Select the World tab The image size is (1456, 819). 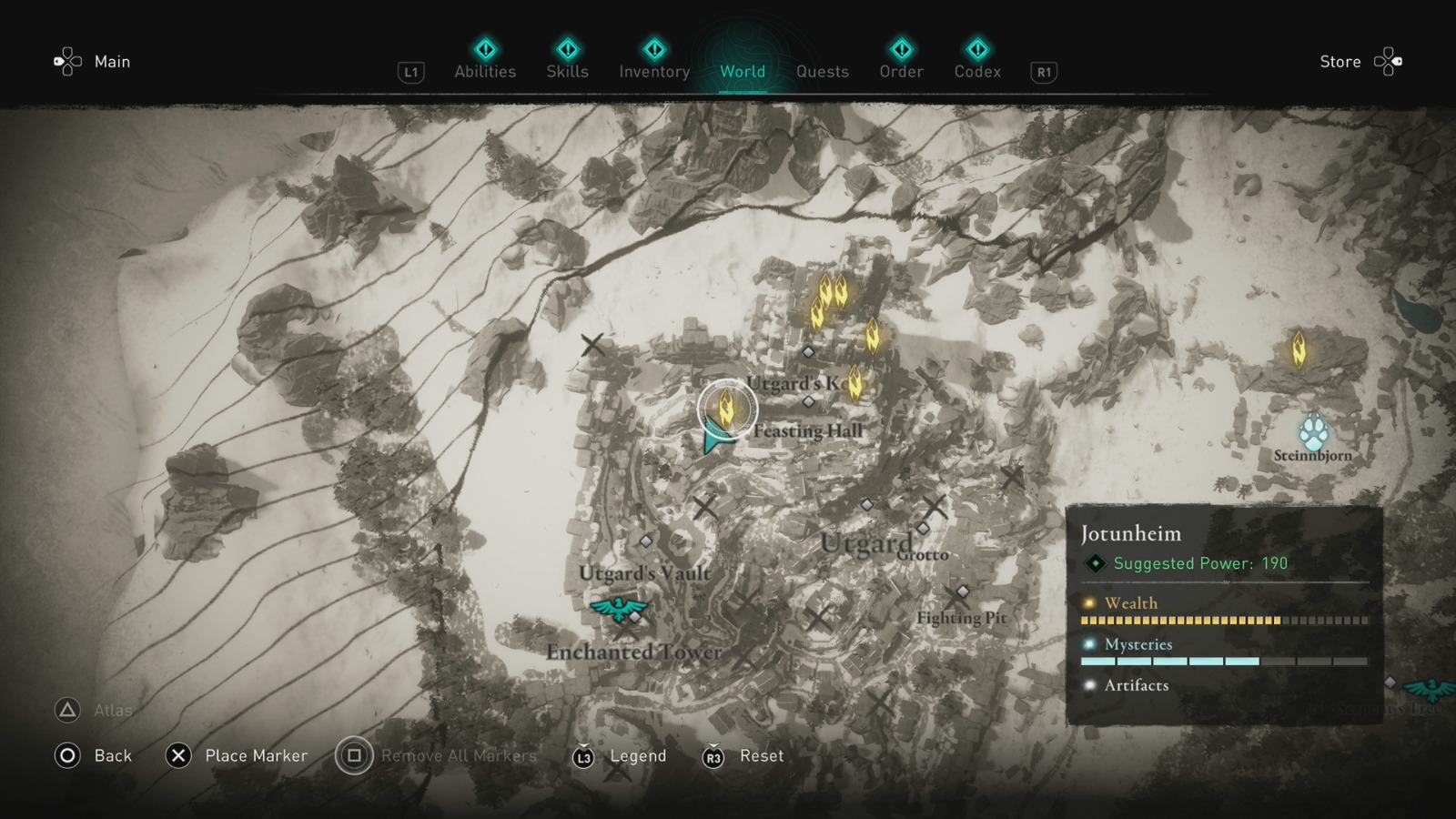coord(743,71)
